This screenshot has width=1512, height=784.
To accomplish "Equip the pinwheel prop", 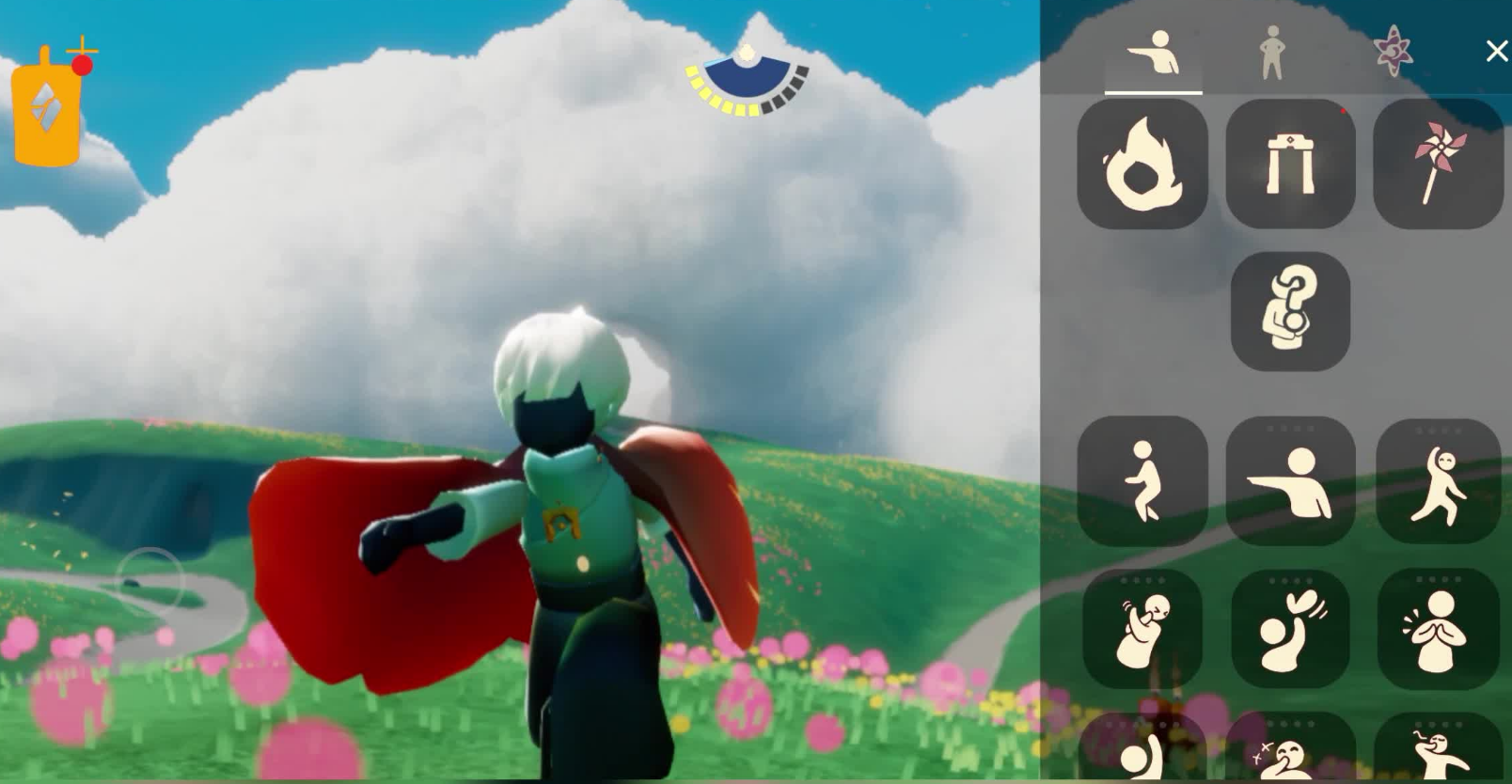I will (1438, 165).
